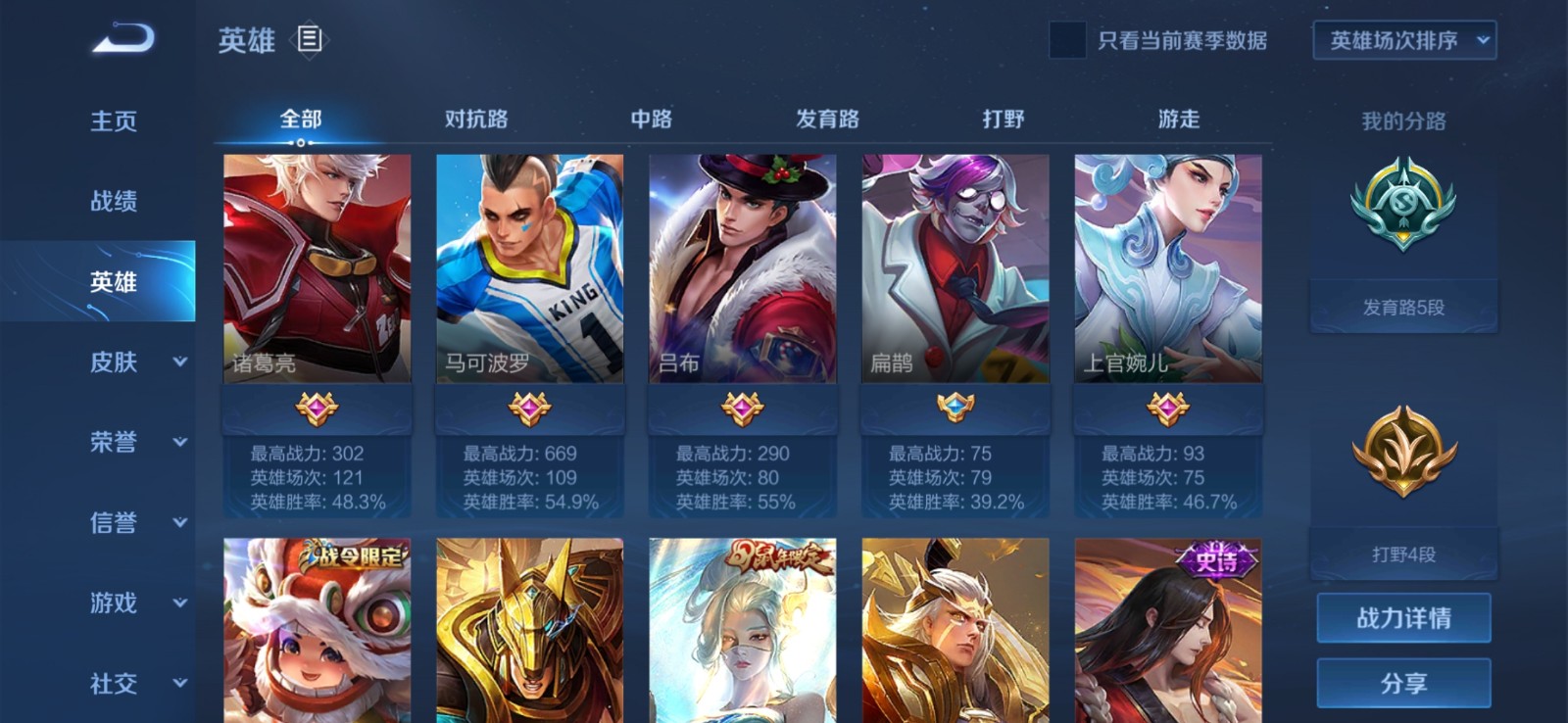Click the 战力详情 button

click(1405, 617)
